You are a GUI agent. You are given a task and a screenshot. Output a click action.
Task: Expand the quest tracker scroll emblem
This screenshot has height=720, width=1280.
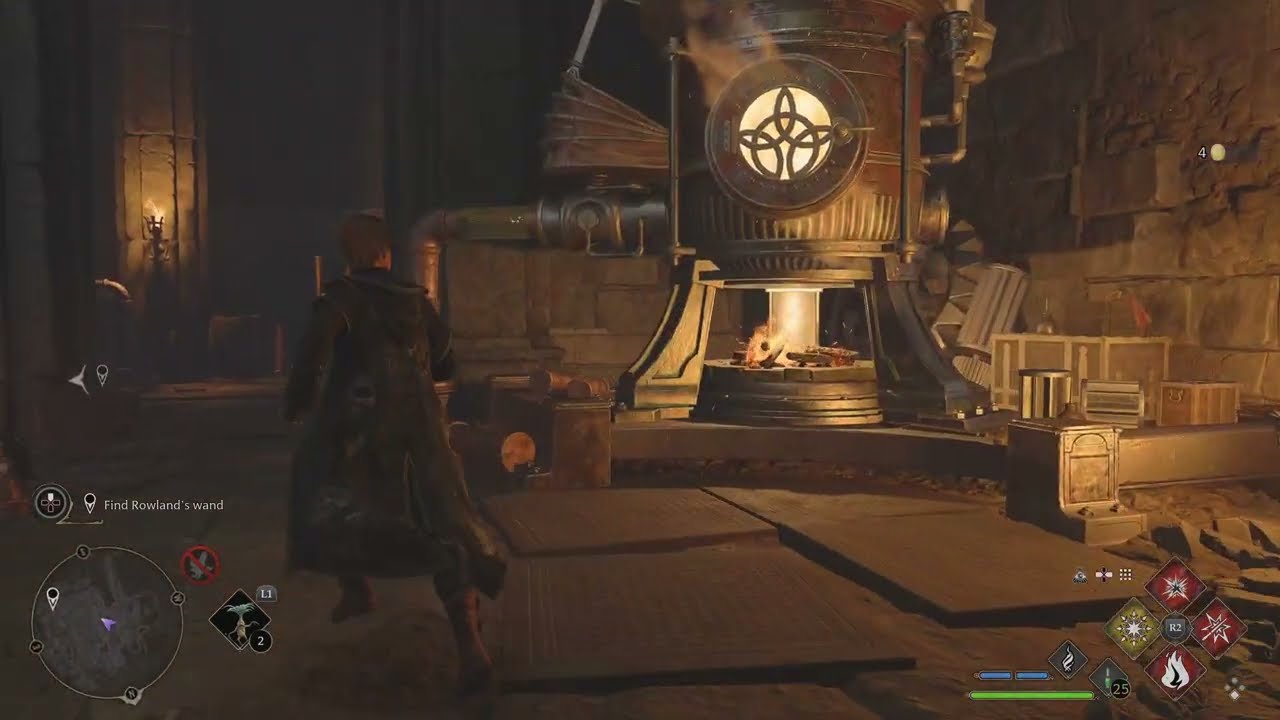pos(50,502)
